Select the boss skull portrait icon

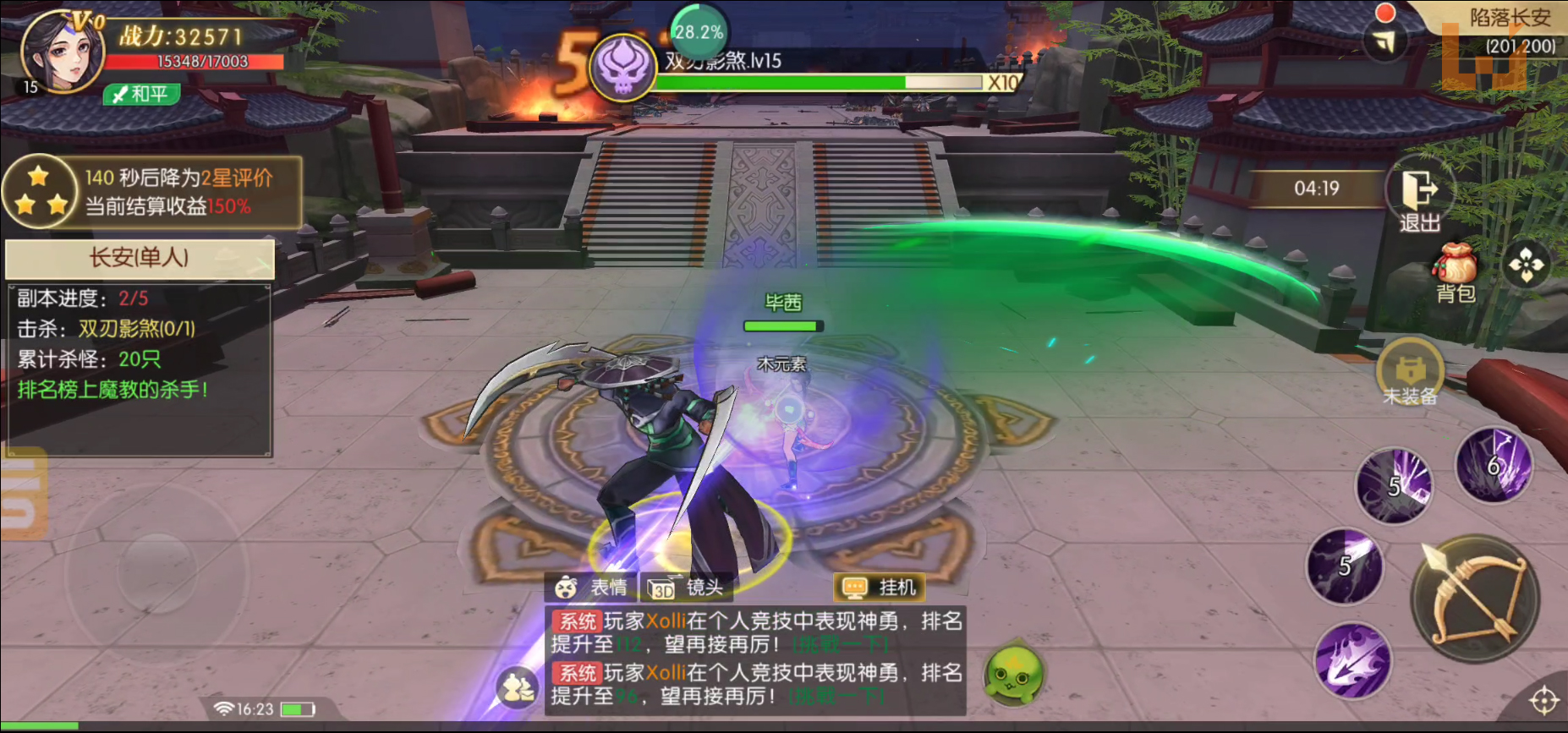click(623, 68)
